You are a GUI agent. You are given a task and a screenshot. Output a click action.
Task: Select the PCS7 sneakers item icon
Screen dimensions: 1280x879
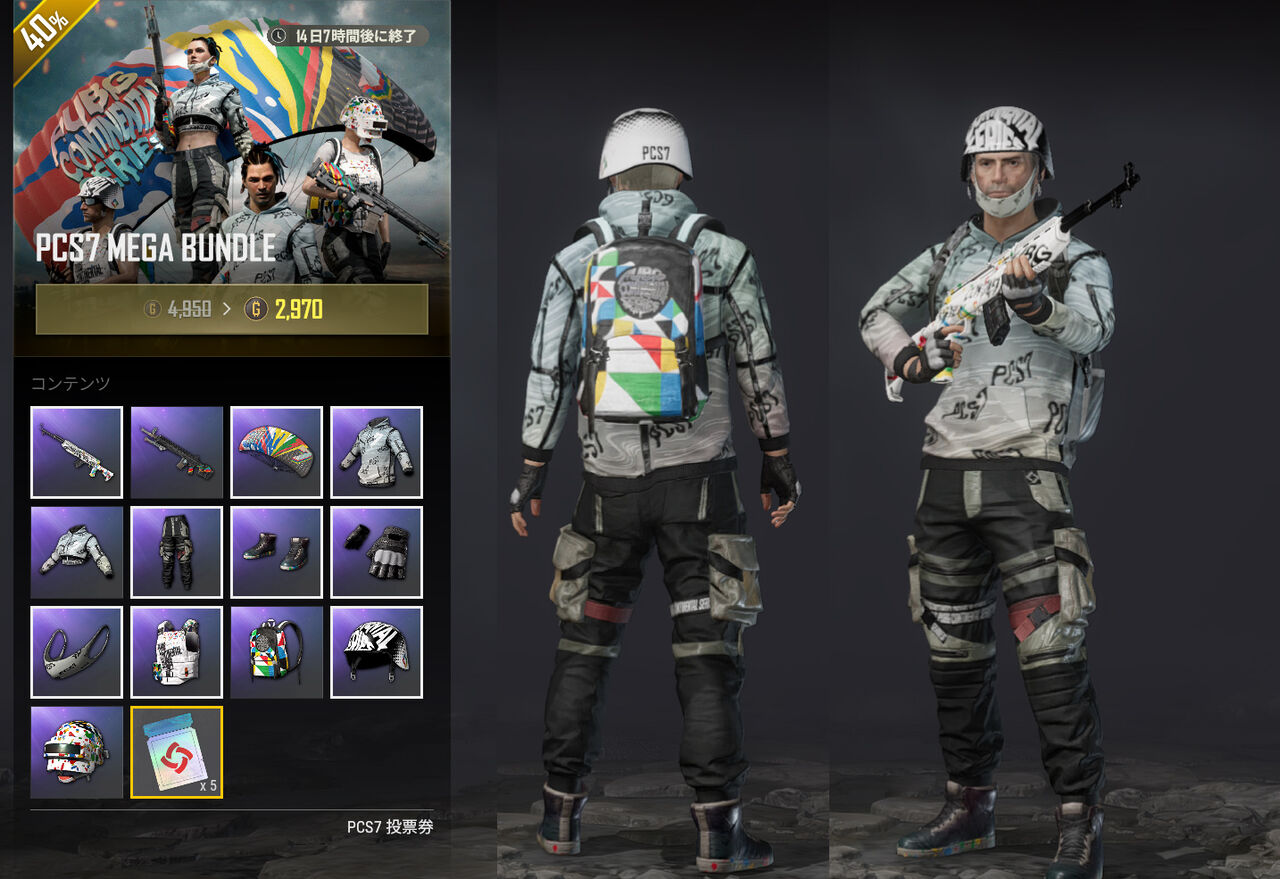point(276,551)
